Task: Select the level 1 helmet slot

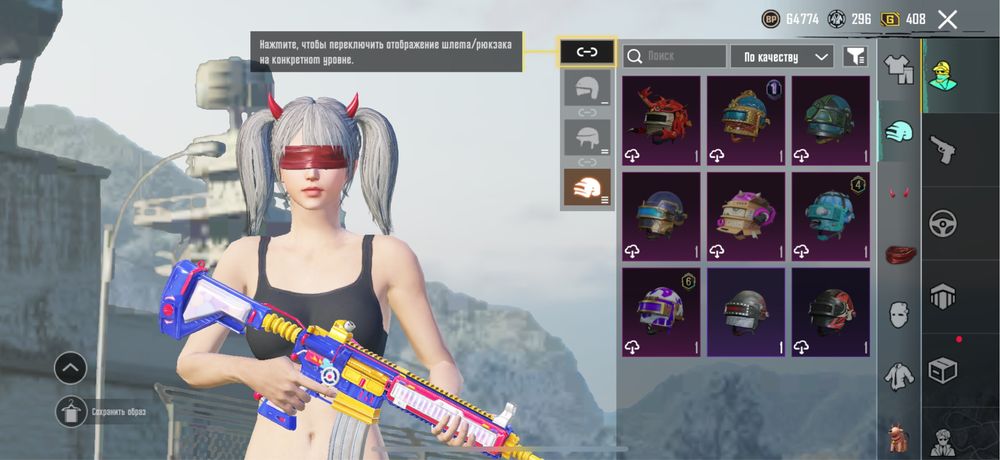Action: (x=587, y=88)
